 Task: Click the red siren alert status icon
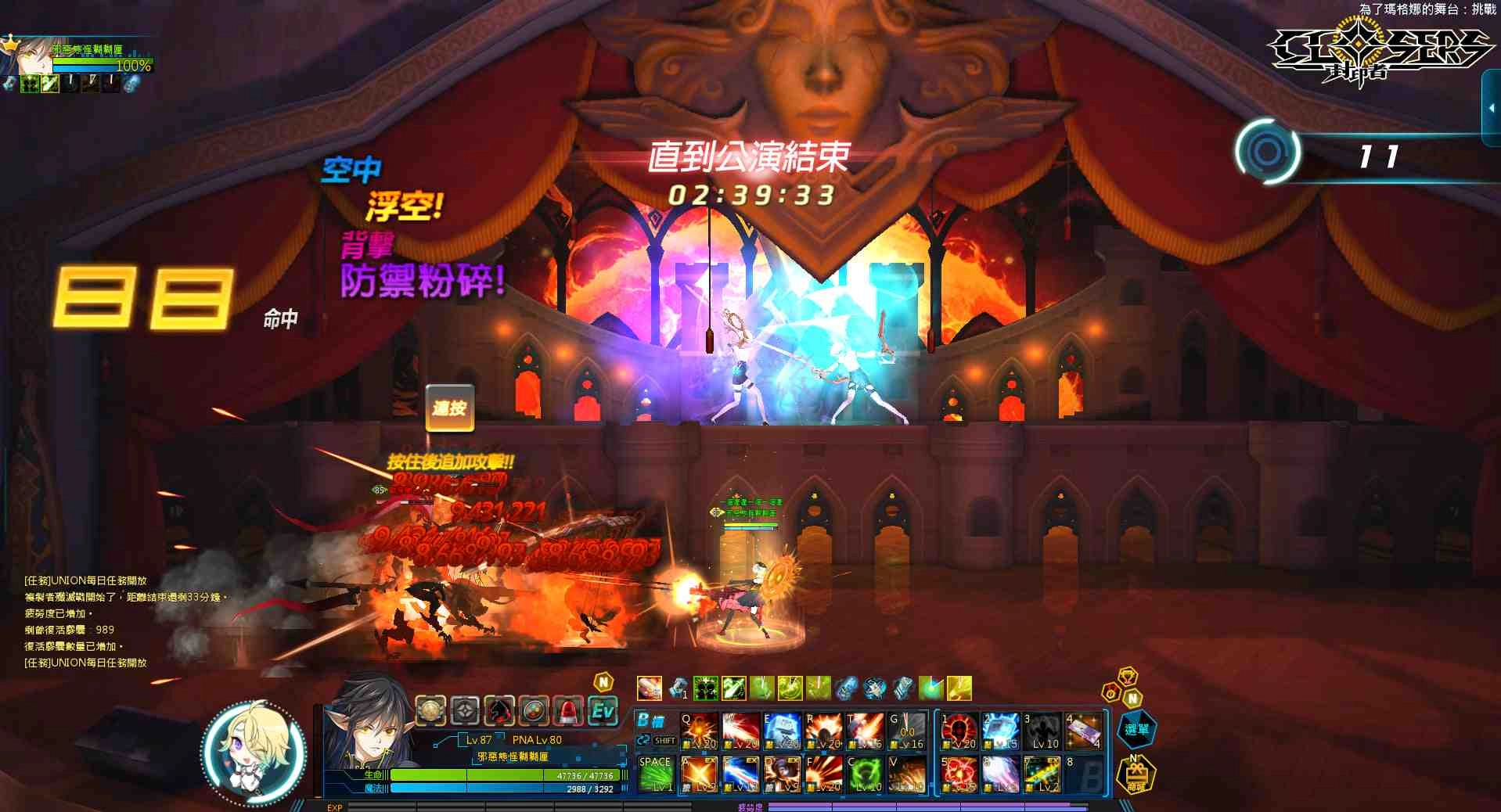click(x=567, y=710)
